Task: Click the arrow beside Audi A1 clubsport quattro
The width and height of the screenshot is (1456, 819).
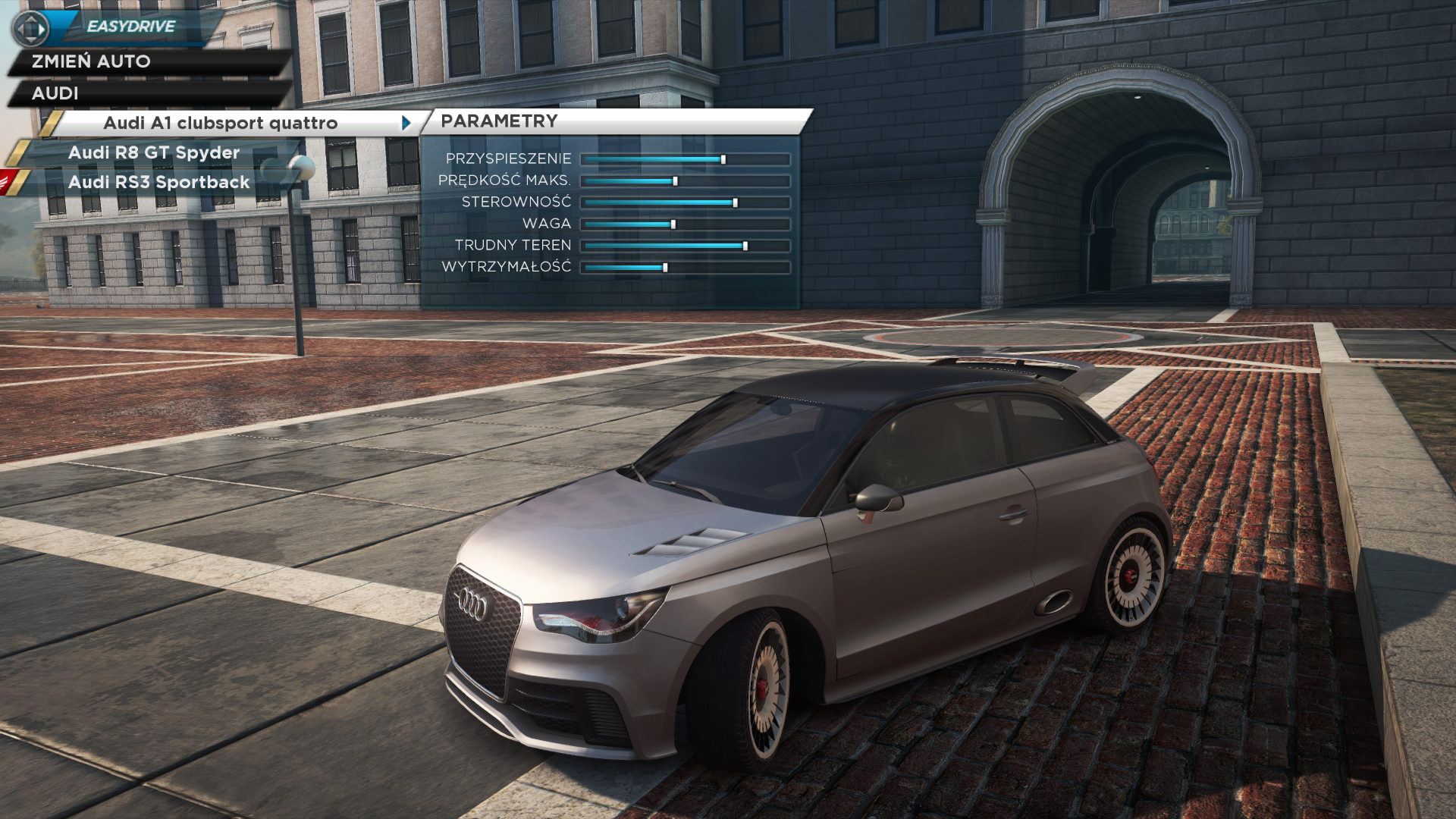Action: 406,123
